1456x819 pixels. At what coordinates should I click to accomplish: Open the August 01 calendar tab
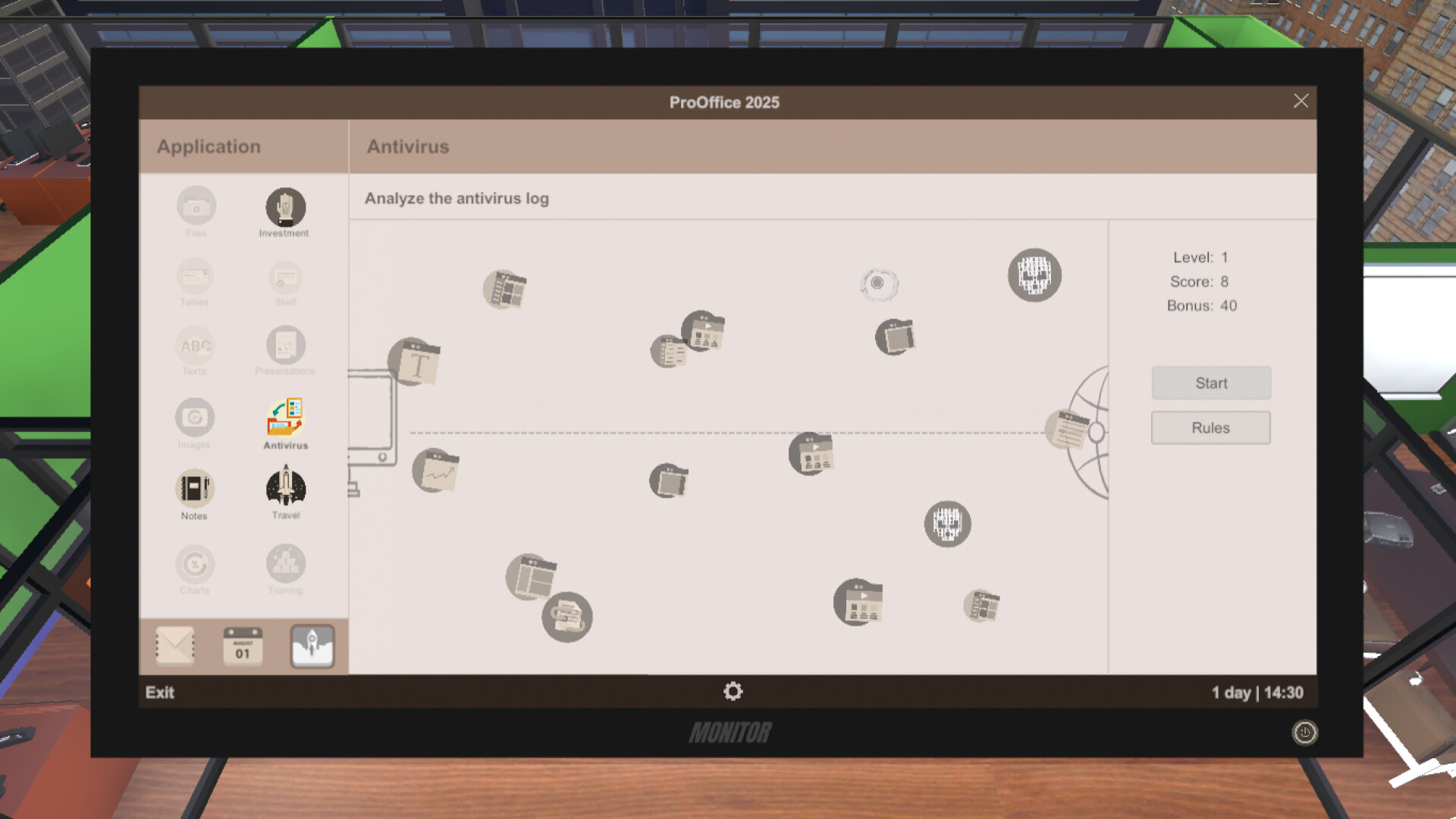point(243,645)
